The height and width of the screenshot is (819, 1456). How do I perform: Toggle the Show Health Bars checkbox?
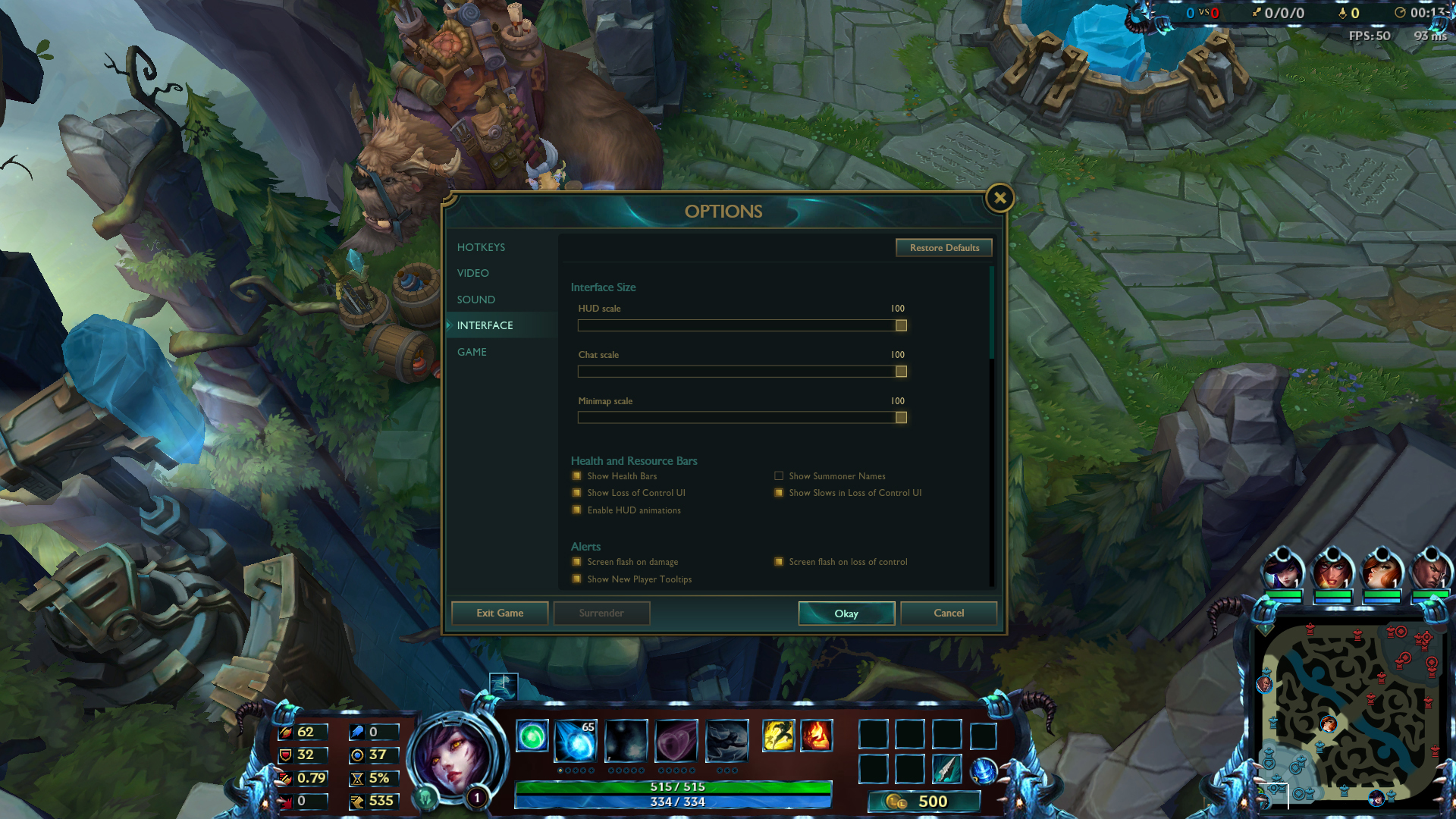click(x=577, y=476)
